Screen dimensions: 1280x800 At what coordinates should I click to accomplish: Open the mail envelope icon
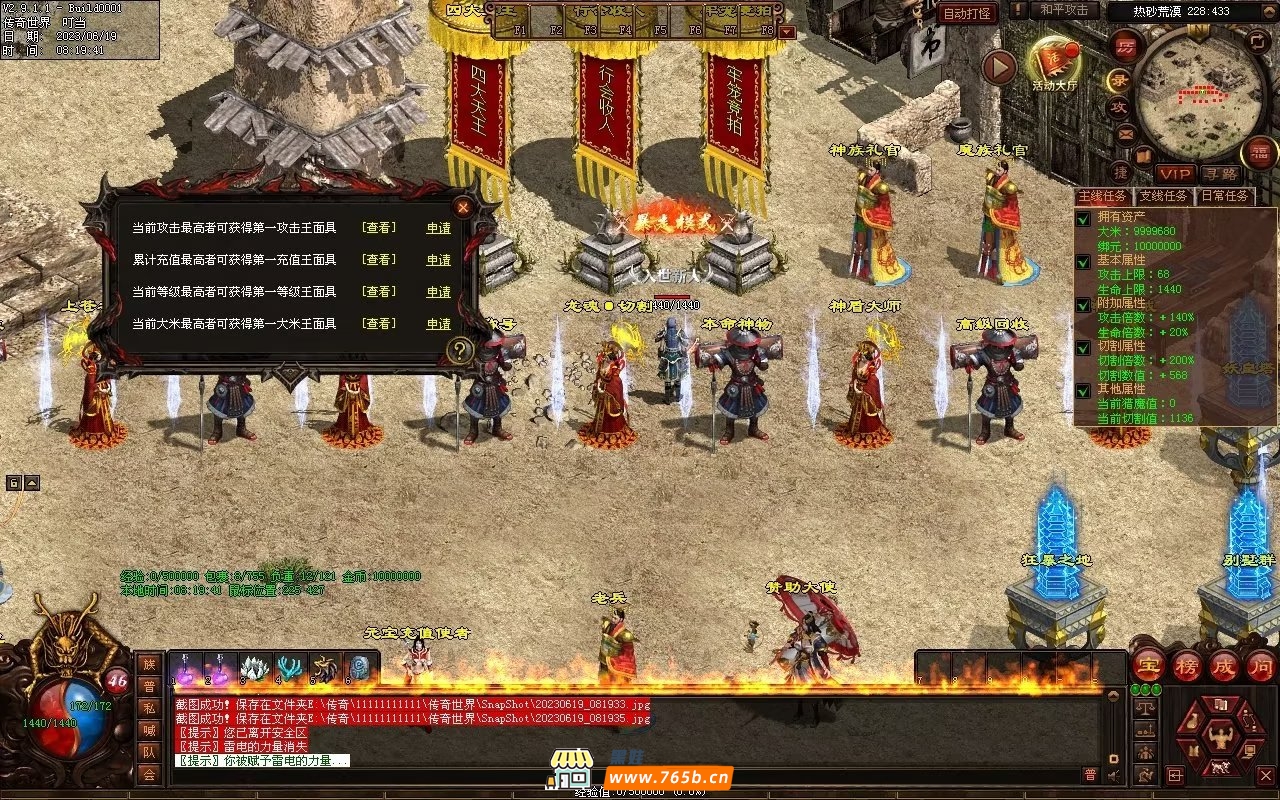(x=1127, y=133)
